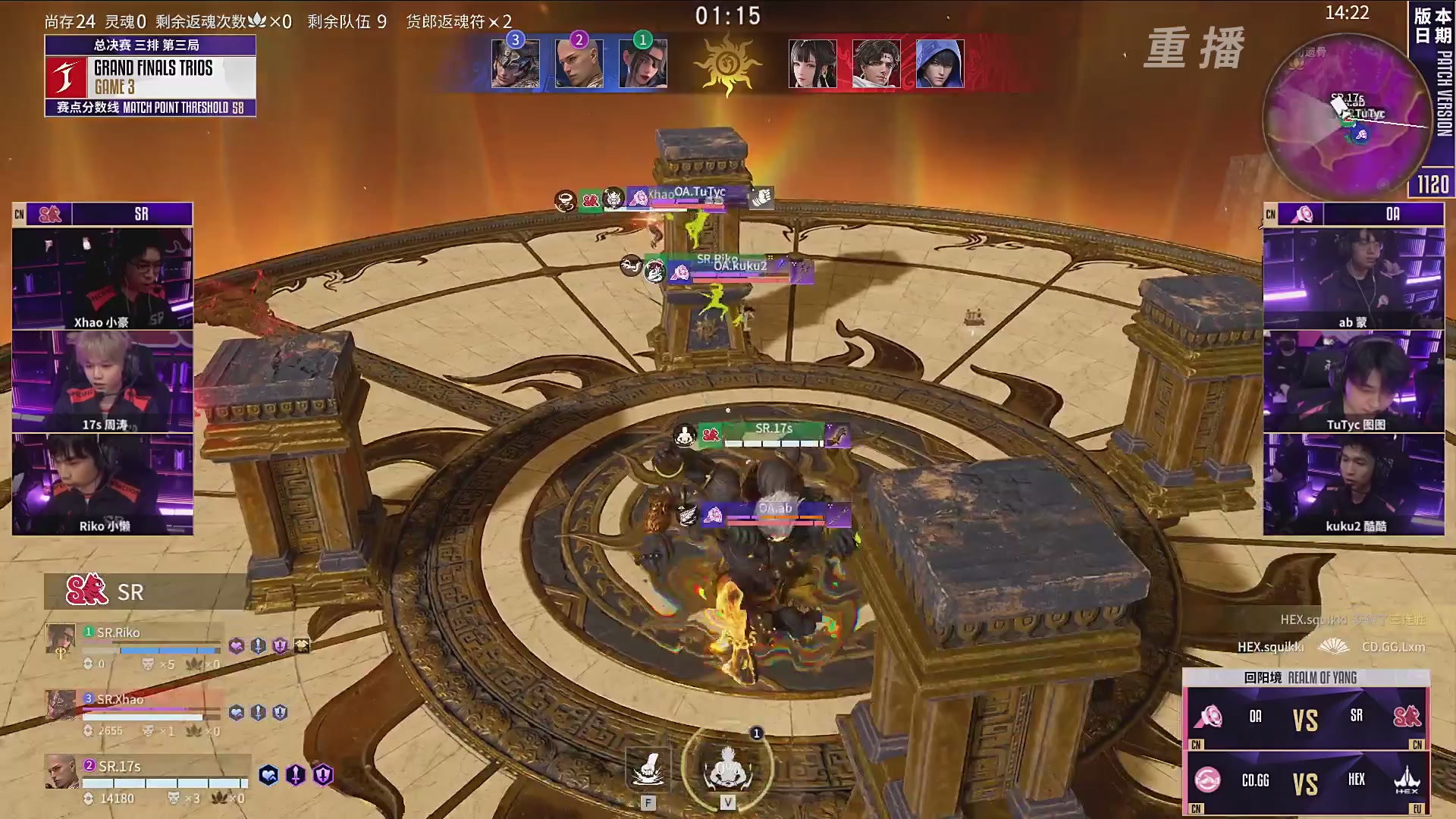This screenshot has width=1456, height=819.
Task: Open the OA vs SR matchup panel
Action: (1306, 717)
